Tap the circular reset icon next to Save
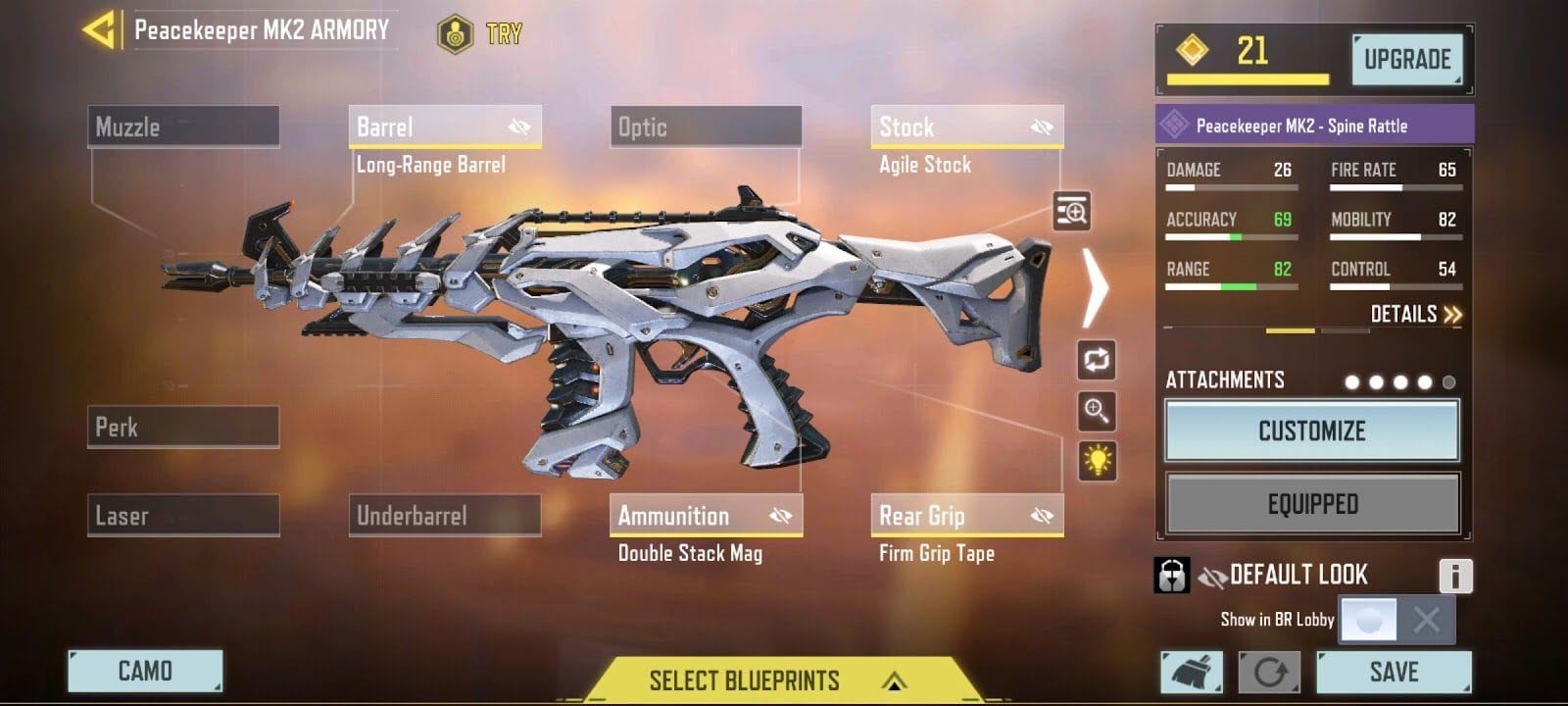1568x706 pixels. [x=1269, y=672]
